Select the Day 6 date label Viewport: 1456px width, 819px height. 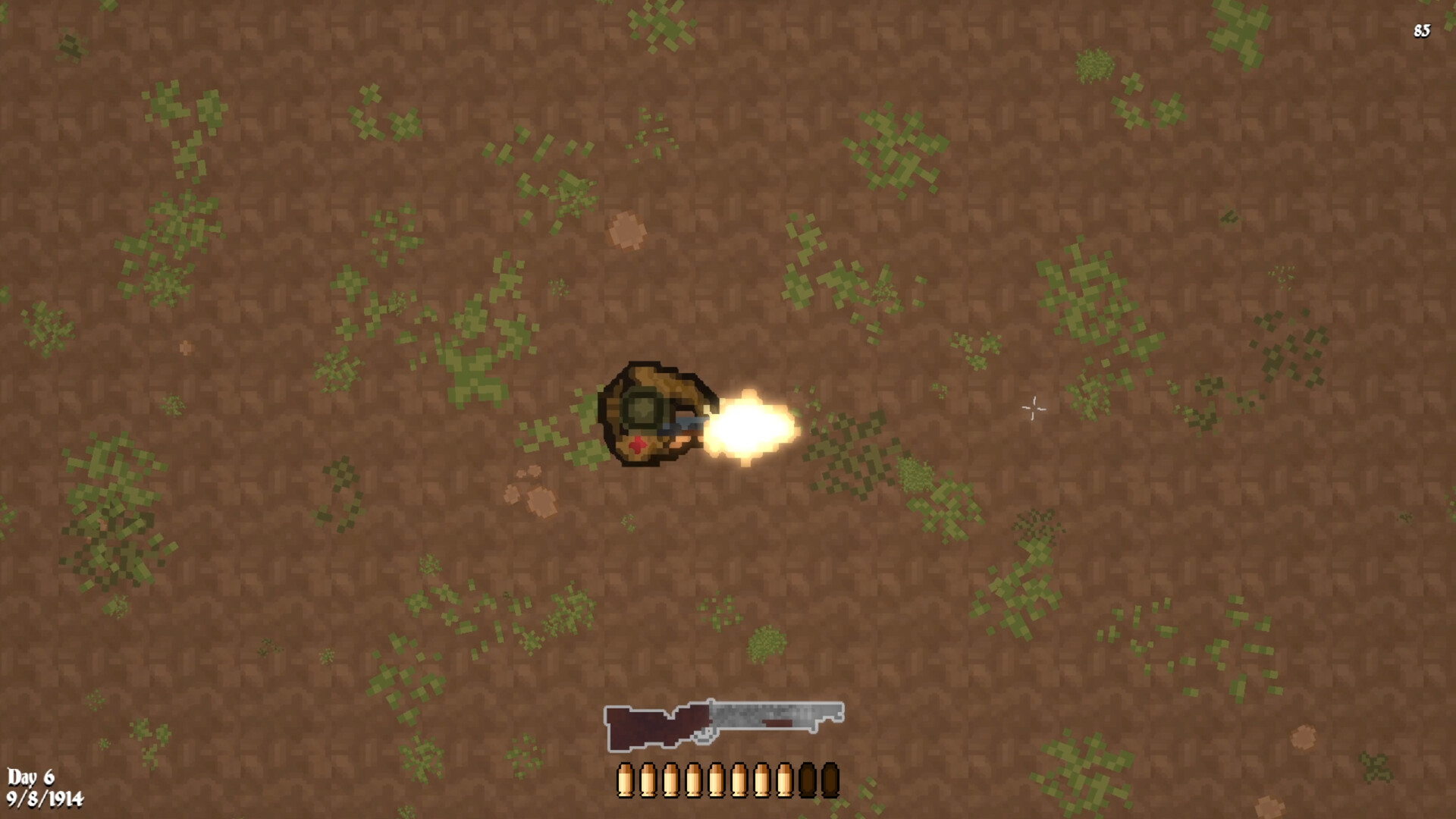click(32, 778)
